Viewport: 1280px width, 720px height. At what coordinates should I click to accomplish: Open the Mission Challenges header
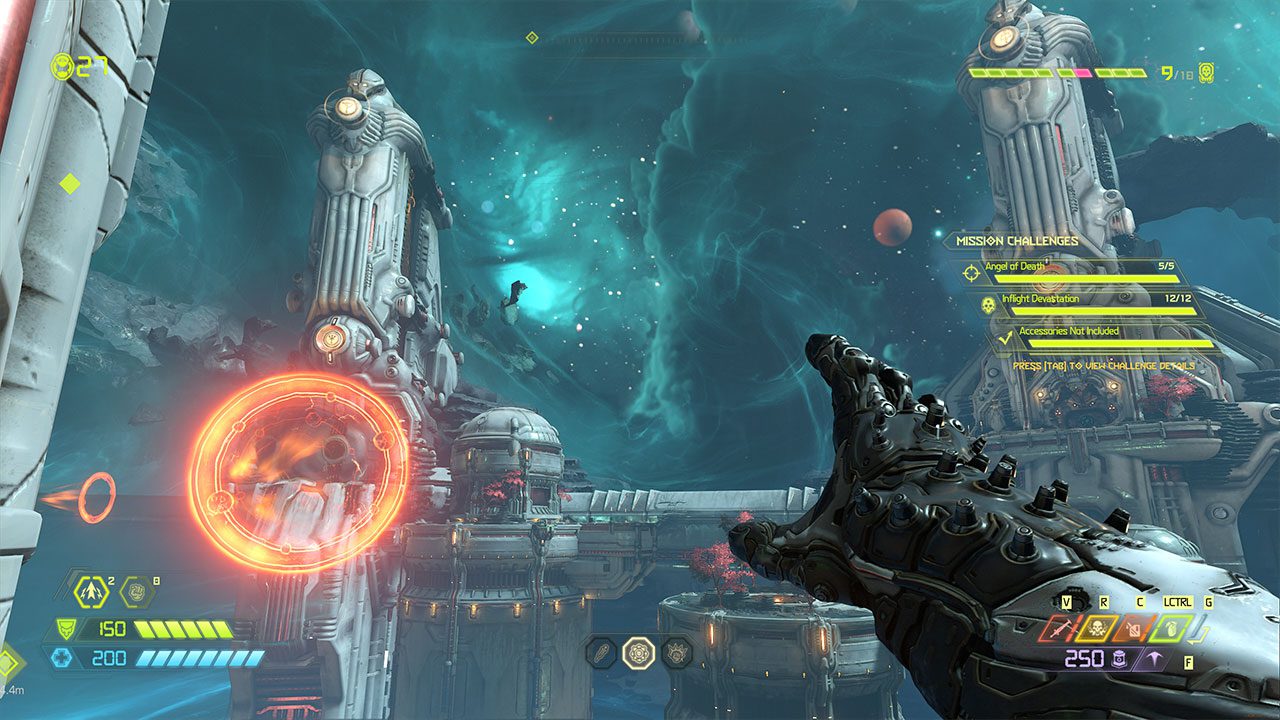click(x=1016, y=241)
